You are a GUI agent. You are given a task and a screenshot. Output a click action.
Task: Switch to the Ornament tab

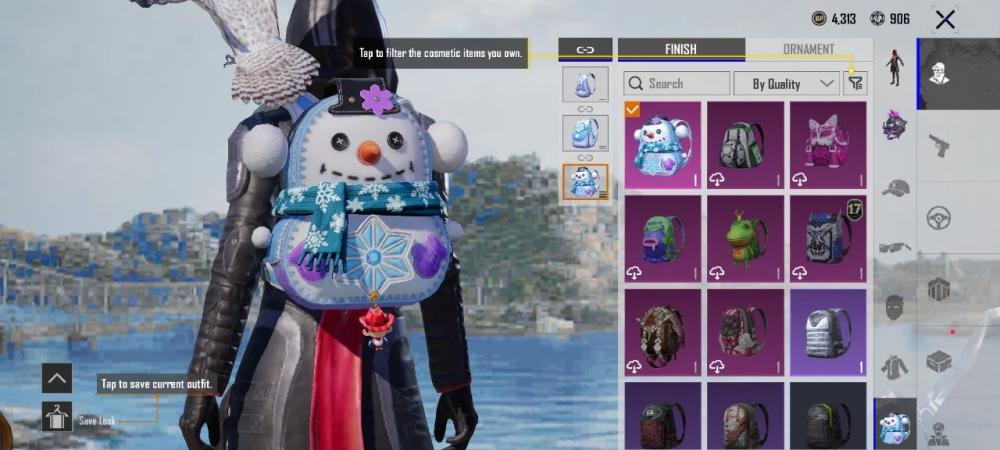coord(808,49)
